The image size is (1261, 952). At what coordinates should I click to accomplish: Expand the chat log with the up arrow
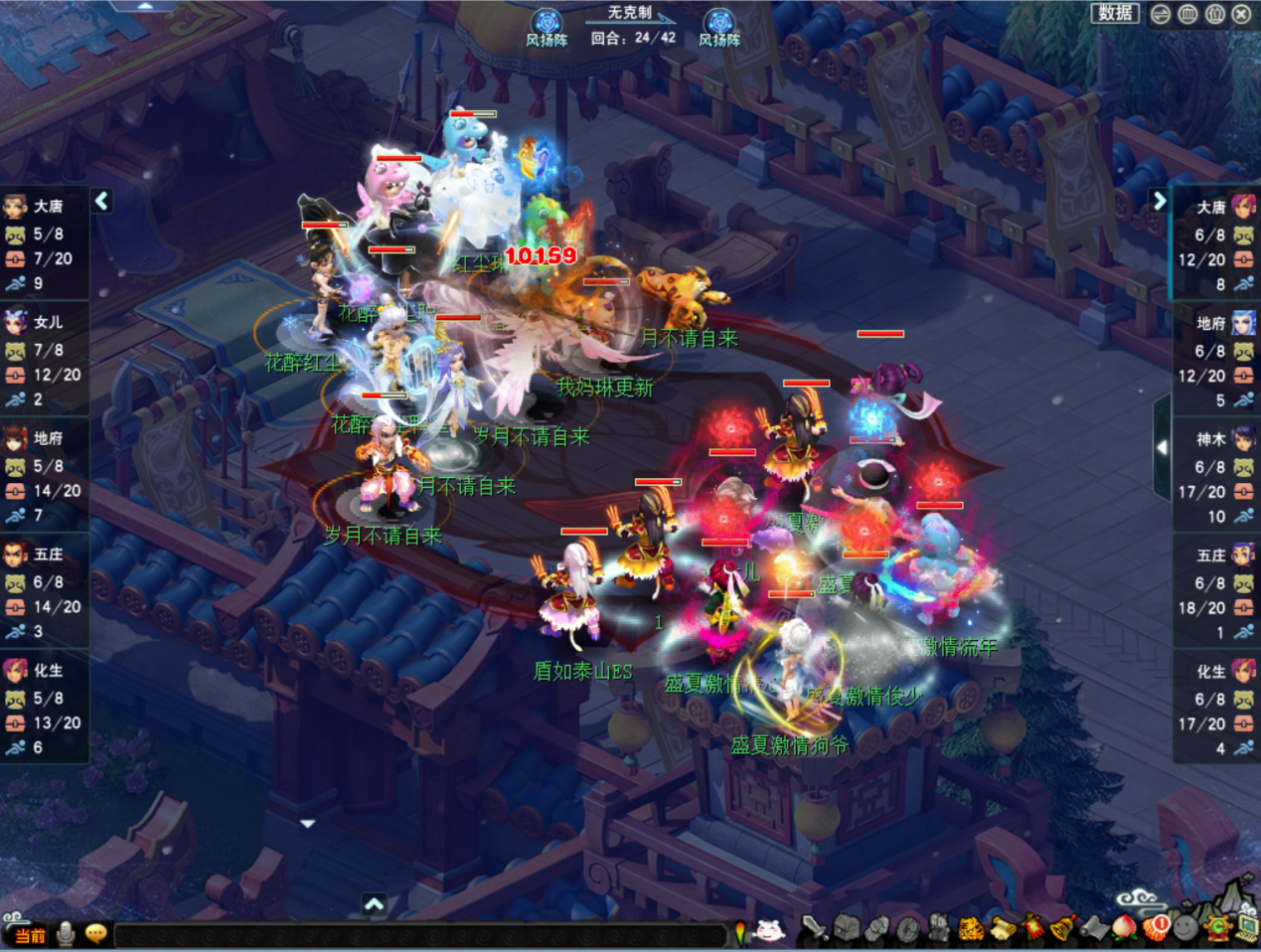pos(374,904)
